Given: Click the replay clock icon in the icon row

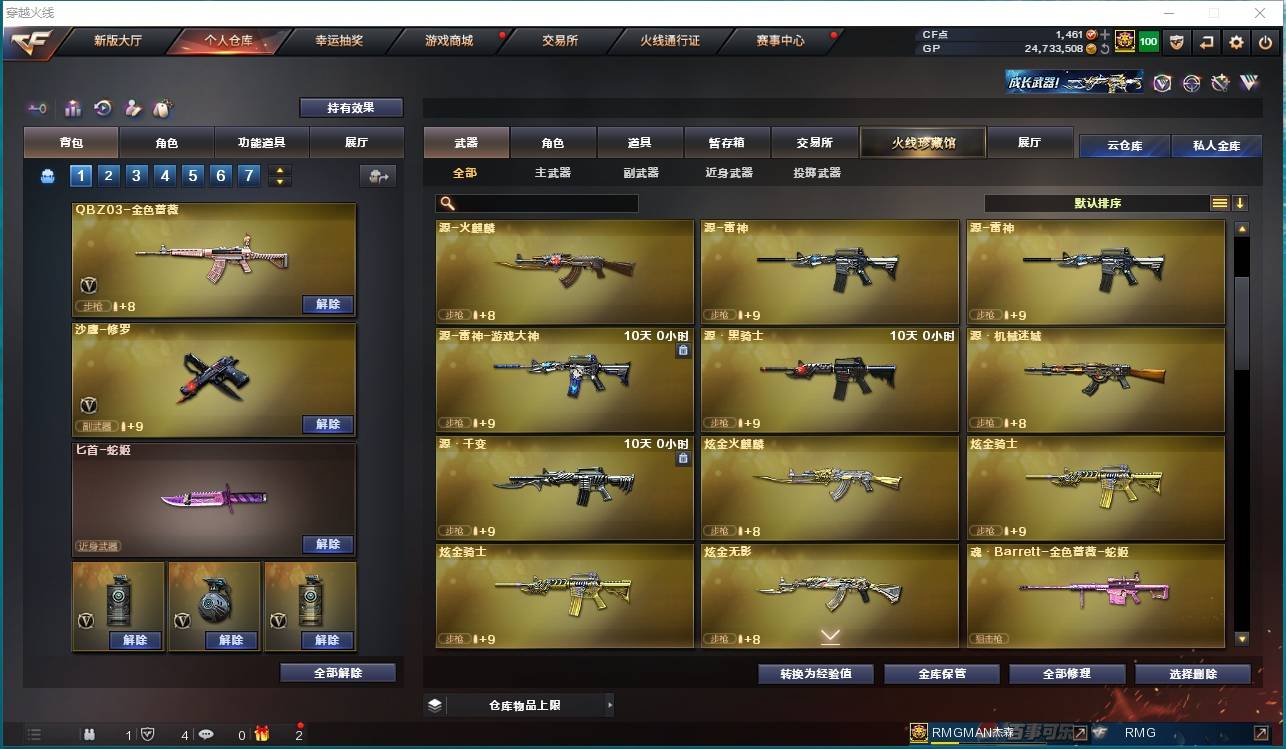Looking at the screenshot, I should [x=102, y=108].
